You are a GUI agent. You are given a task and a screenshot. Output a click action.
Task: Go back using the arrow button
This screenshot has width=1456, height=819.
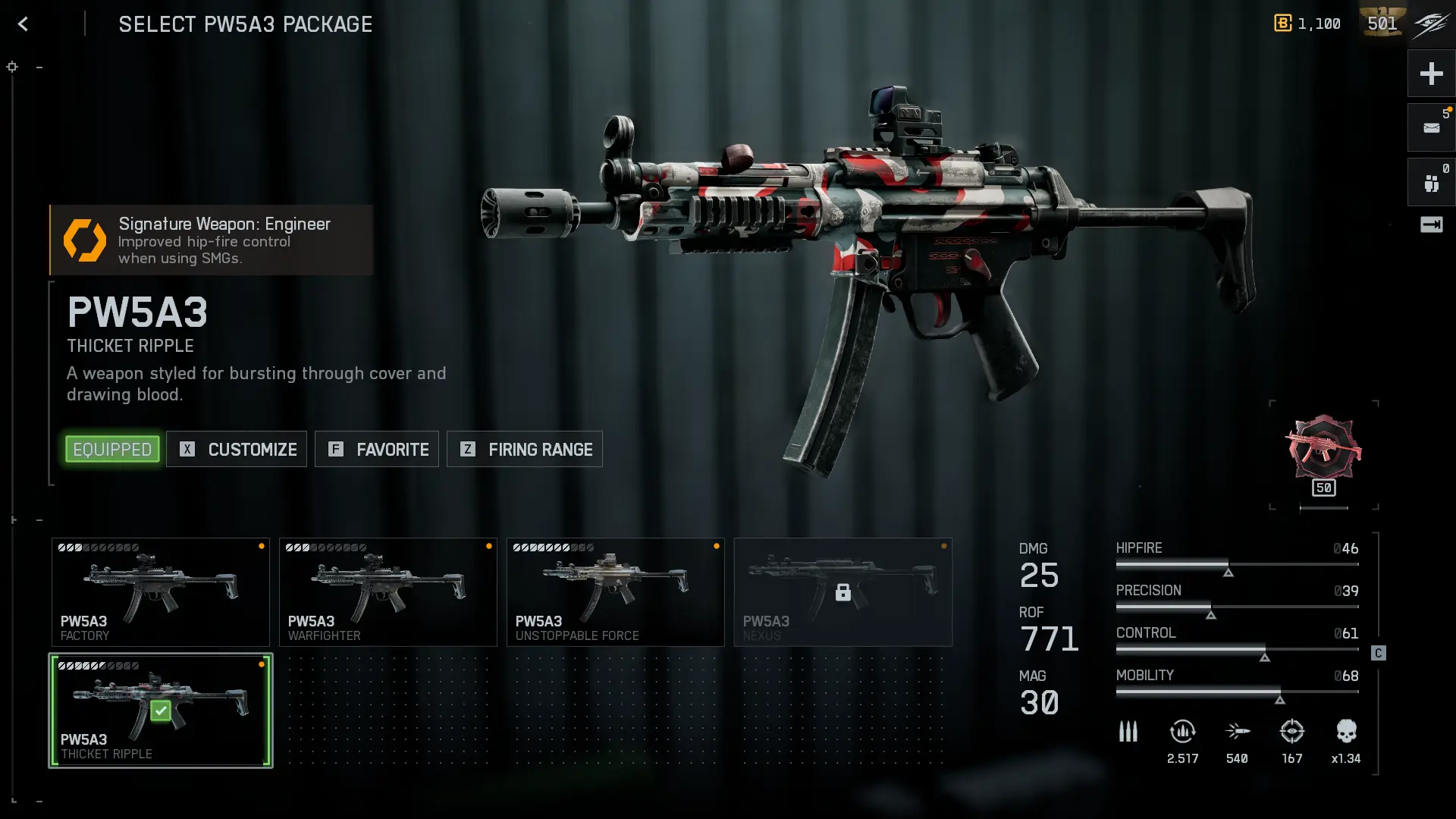pyautogui.click(x=24, y=24)
